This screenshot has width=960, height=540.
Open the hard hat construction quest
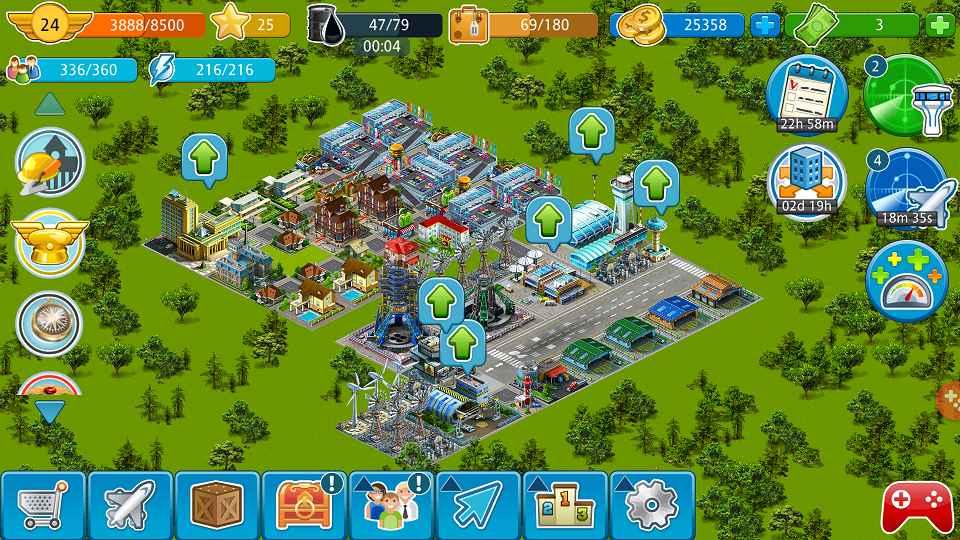(49, 162)
